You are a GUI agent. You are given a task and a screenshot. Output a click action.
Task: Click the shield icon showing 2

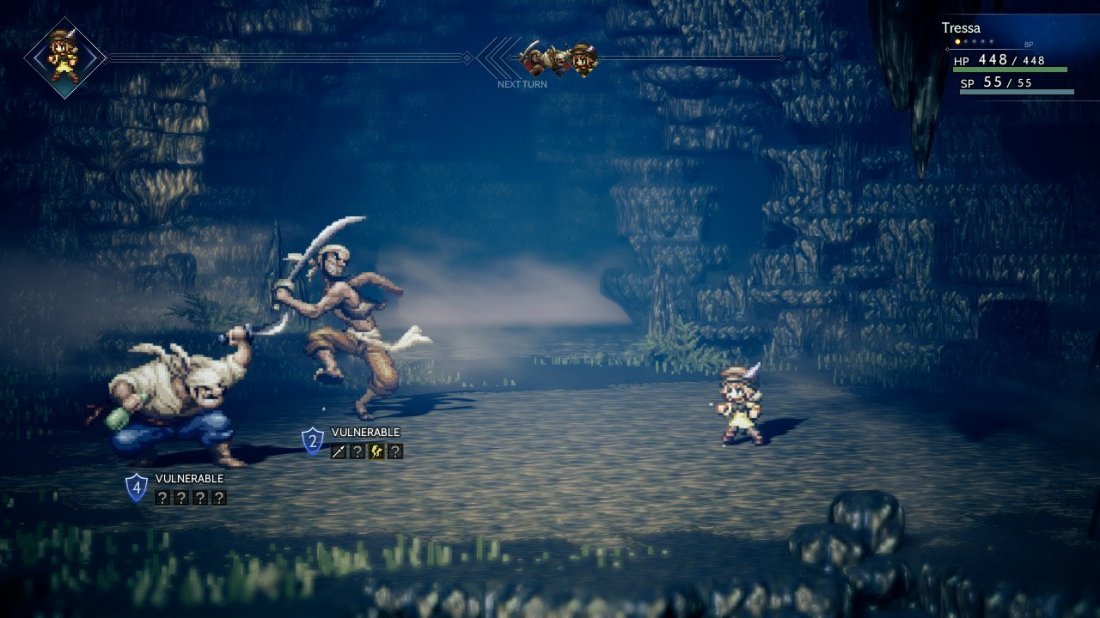tap(313, 441)
